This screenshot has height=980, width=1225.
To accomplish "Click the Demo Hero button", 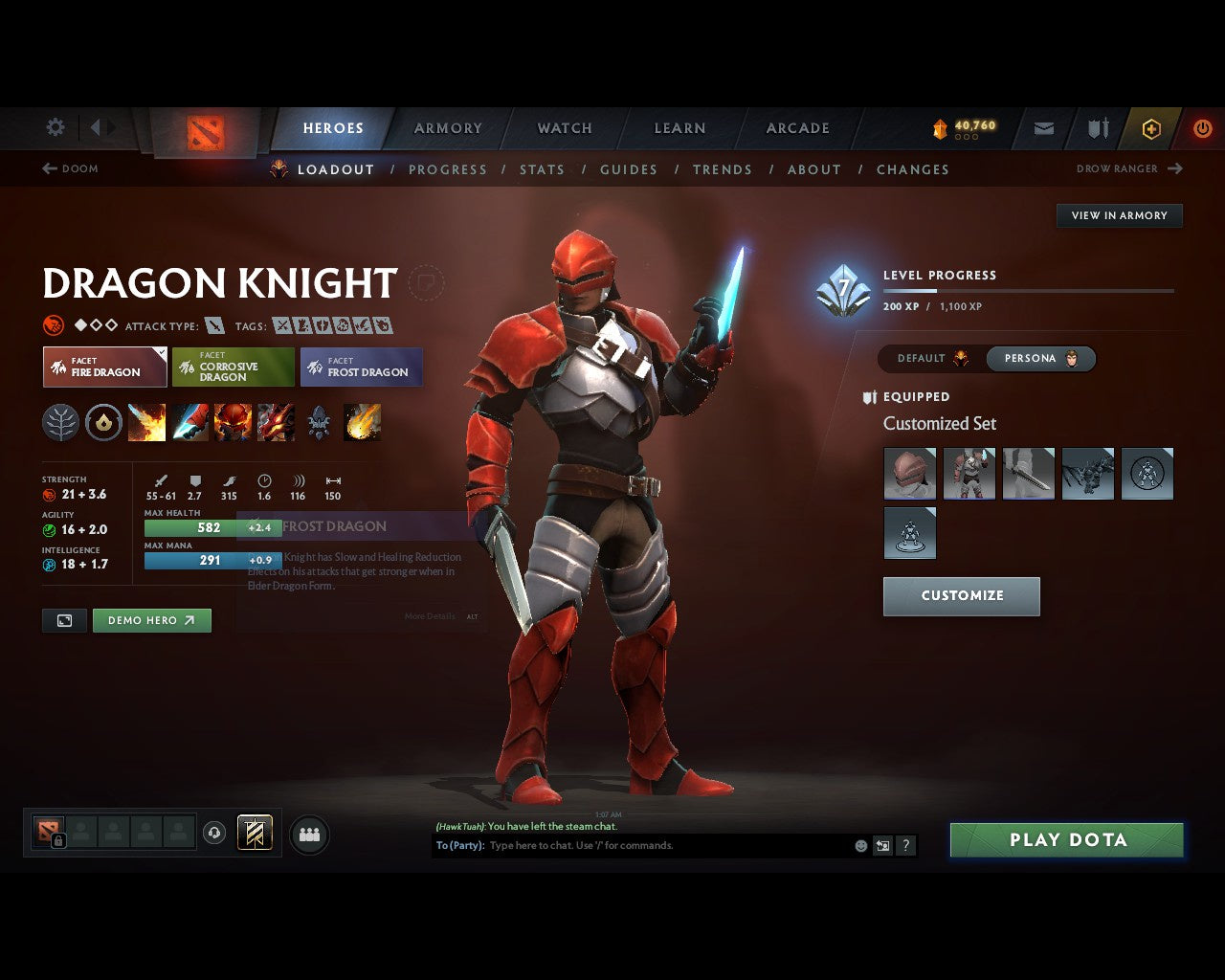I will coord(151,619).
